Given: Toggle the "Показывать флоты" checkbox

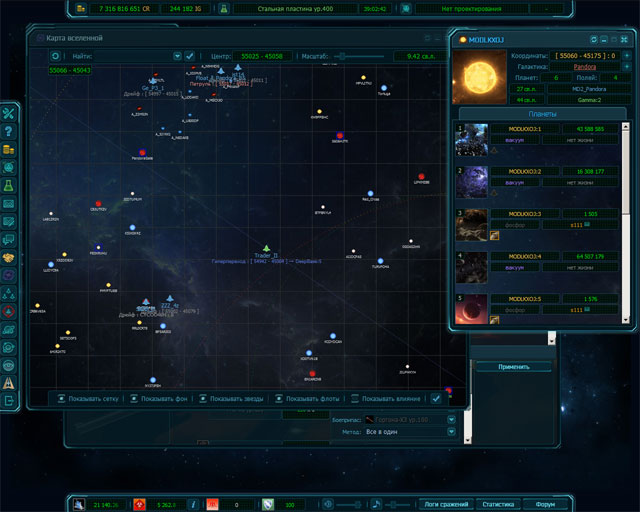Looking at the screenshot, I should pyautogui.click(x=278, y=398).
